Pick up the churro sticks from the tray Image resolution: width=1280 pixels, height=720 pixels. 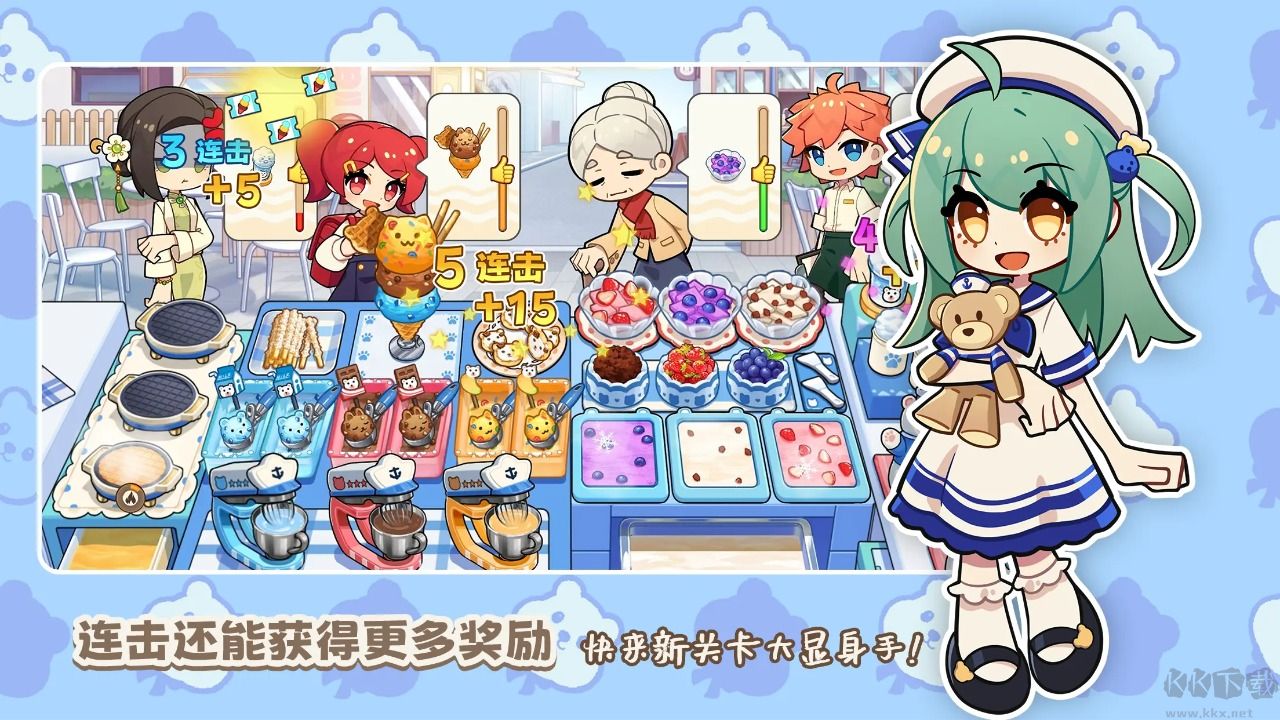coord(291,338)
